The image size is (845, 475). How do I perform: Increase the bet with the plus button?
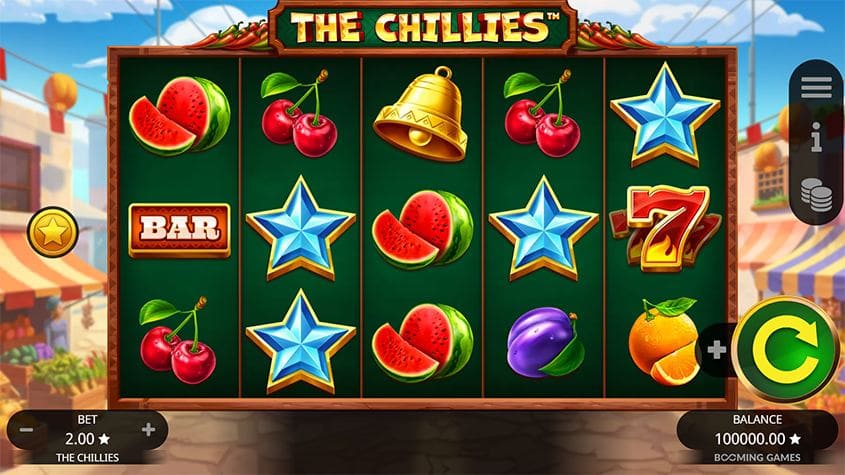(x=149, y=430)
